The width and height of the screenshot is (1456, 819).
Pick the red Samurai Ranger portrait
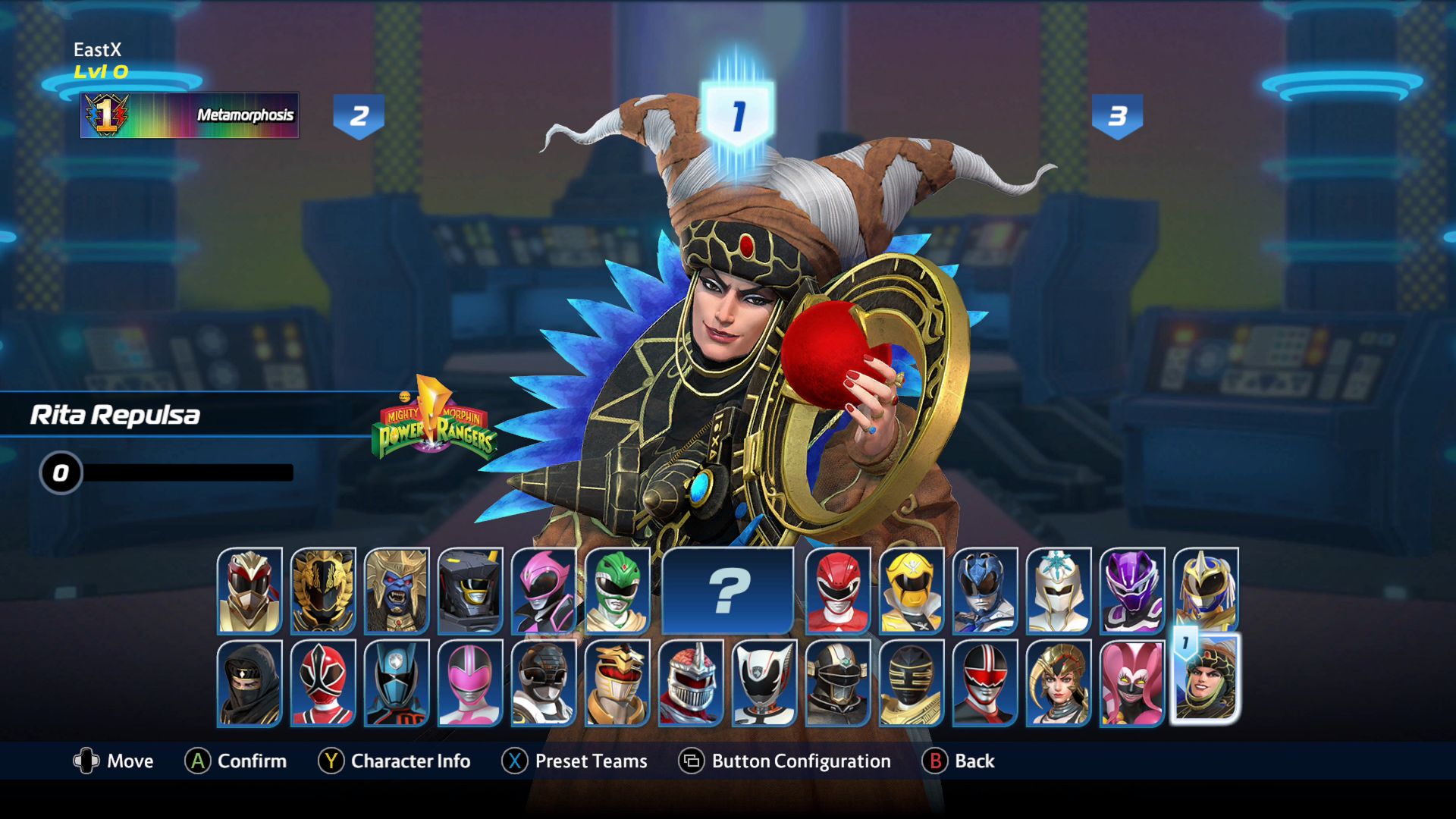pyautogui.click(x=323, y=682)
